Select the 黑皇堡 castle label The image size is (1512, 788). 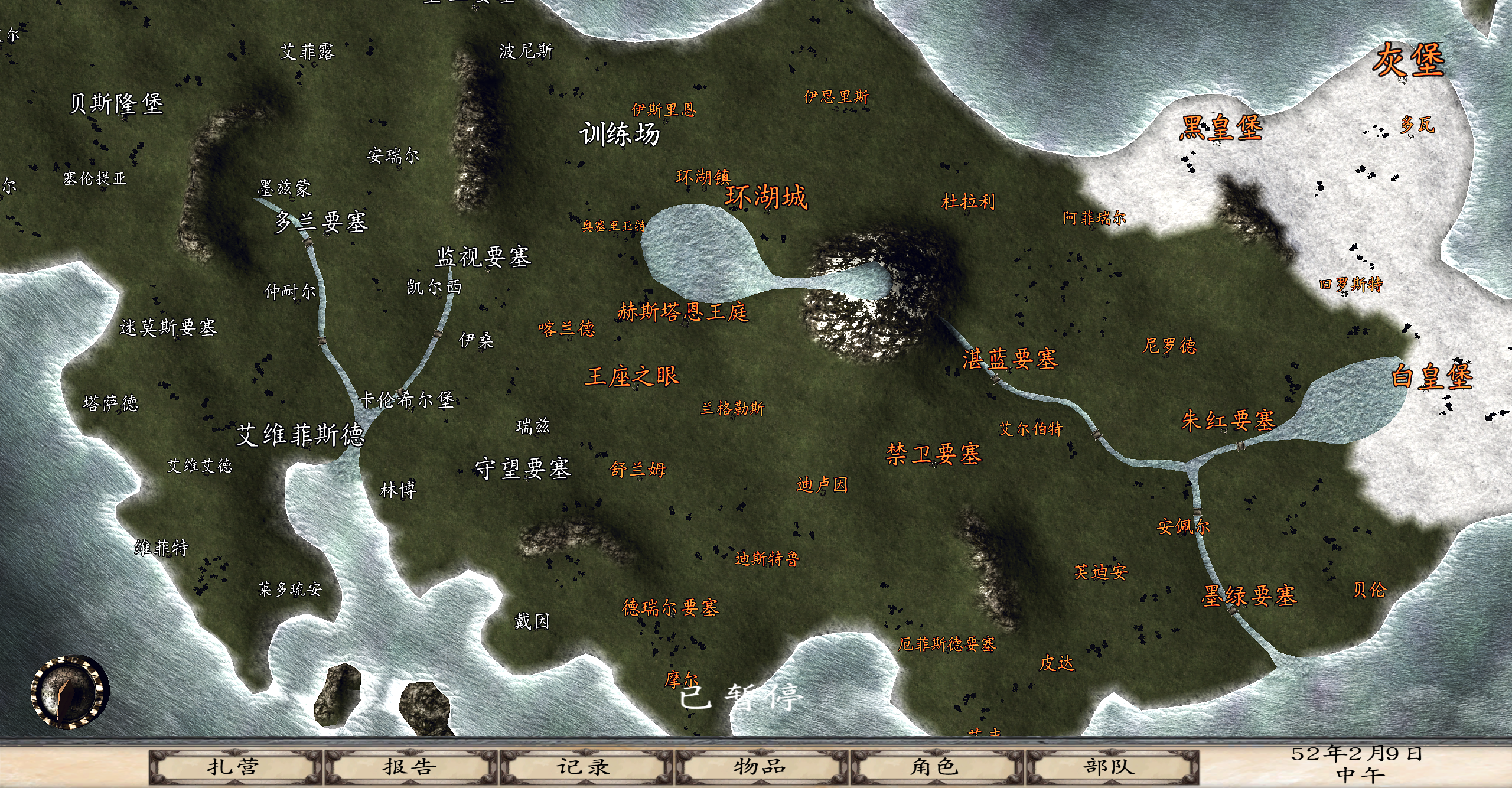(x=1221, y=128)
